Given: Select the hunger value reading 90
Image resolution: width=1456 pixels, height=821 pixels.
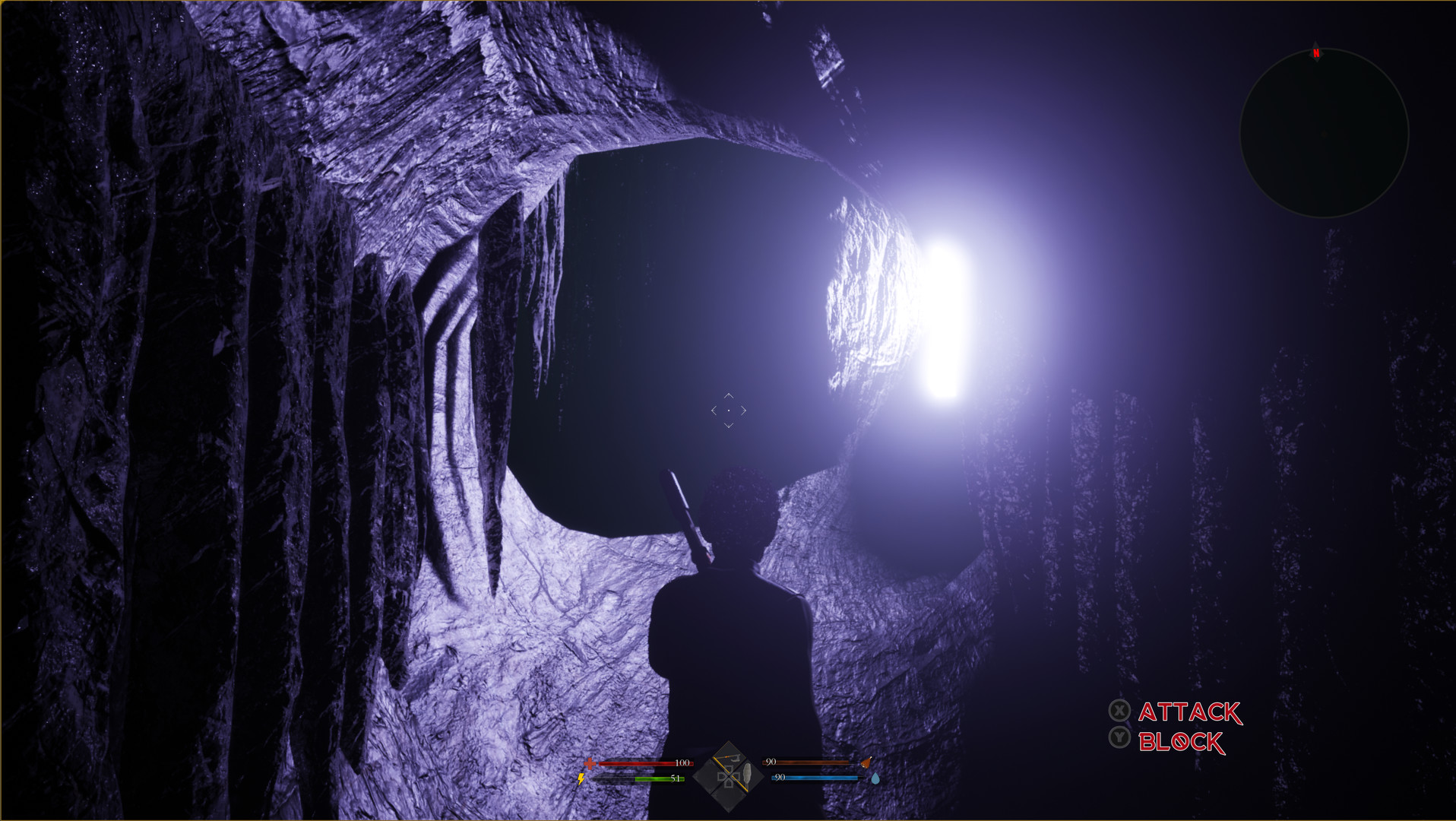Looking at the screenshot, I should 771,761.
